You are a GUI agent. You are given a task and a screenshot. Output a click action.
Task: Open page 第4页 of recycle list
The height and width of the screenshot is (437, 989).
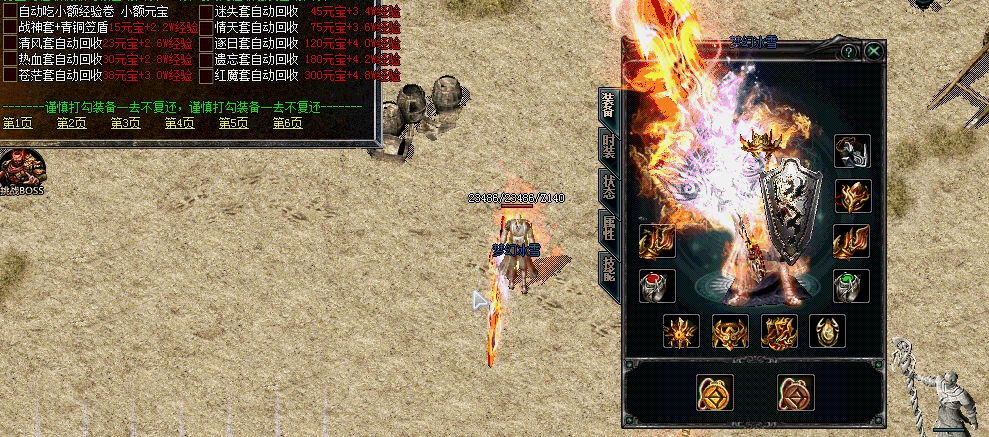click(179, 123)
